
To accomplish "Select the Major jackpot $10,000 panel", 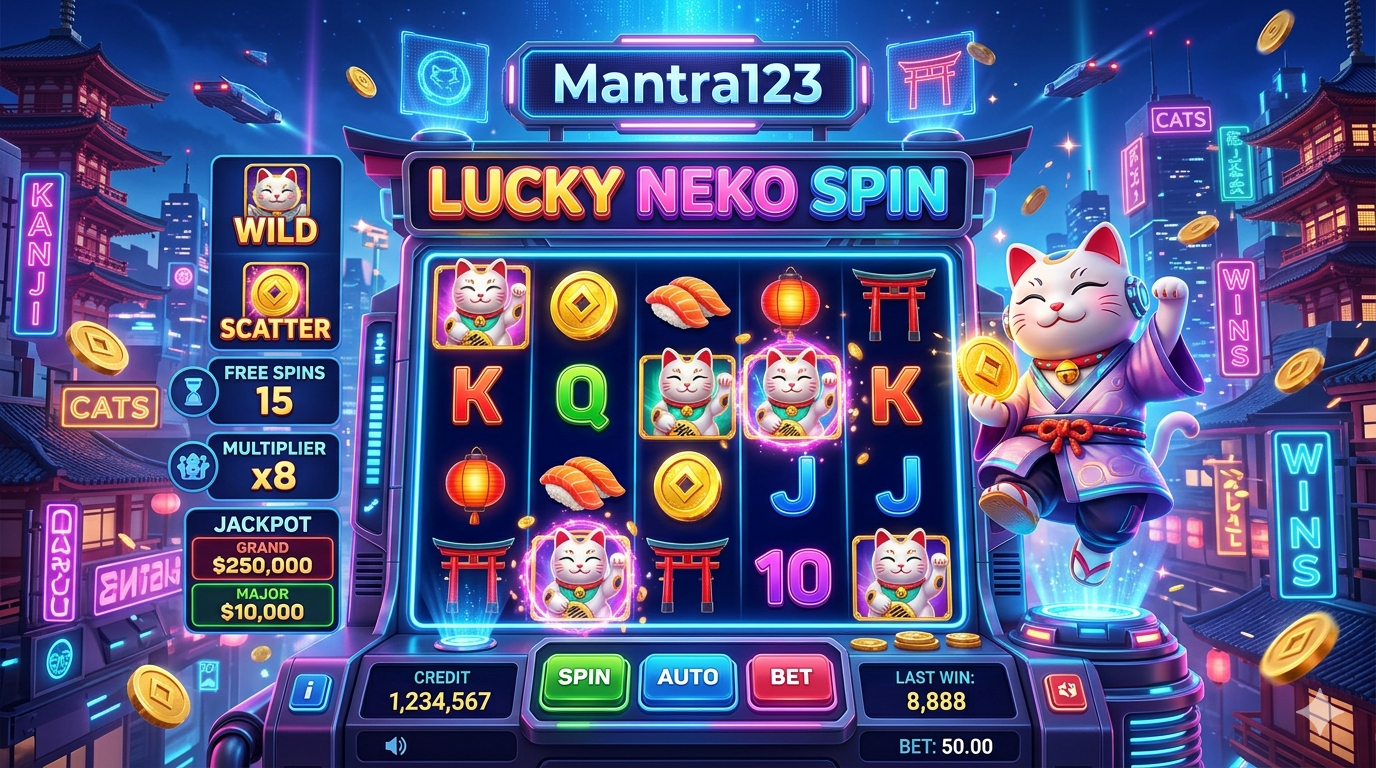I will coord(263,604).
